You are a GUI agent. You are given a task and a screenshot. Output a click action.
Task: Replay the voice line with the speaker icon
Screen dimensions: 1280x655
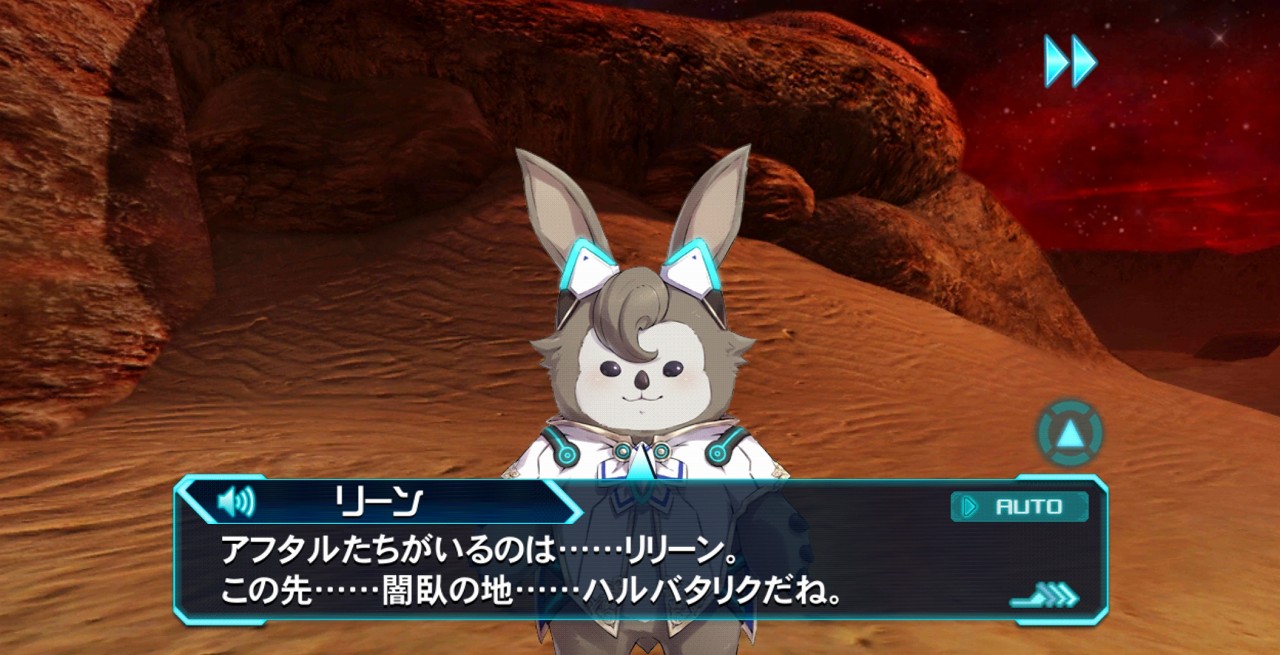point(236,500)
